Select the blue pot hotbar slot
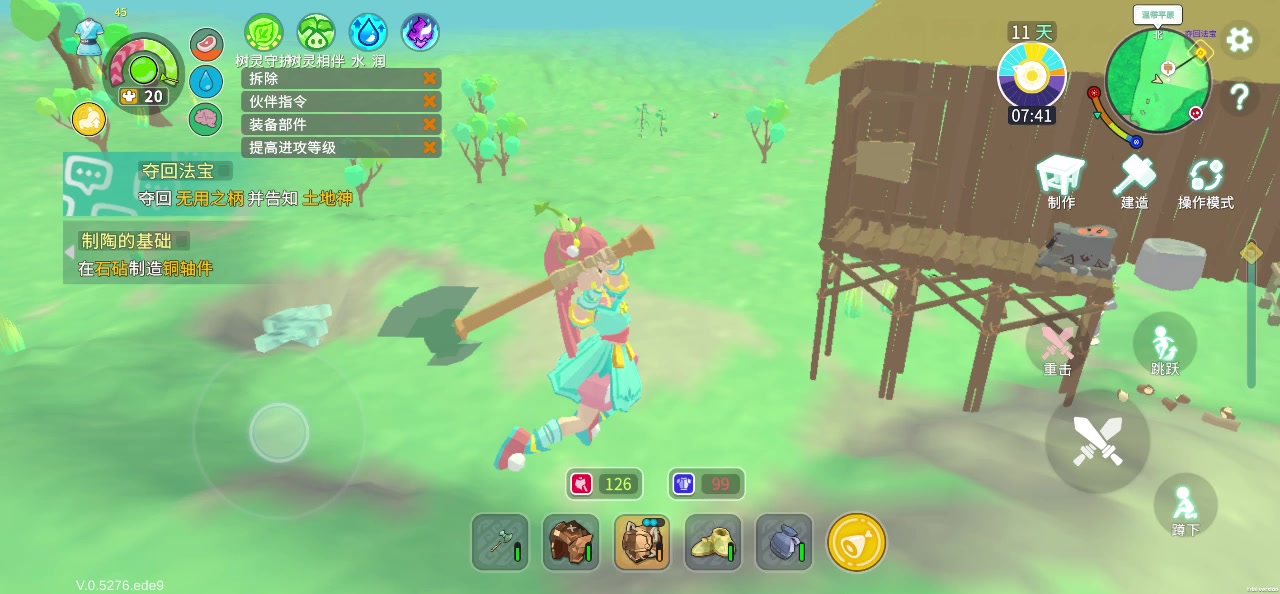 click(x=784, y=543)
